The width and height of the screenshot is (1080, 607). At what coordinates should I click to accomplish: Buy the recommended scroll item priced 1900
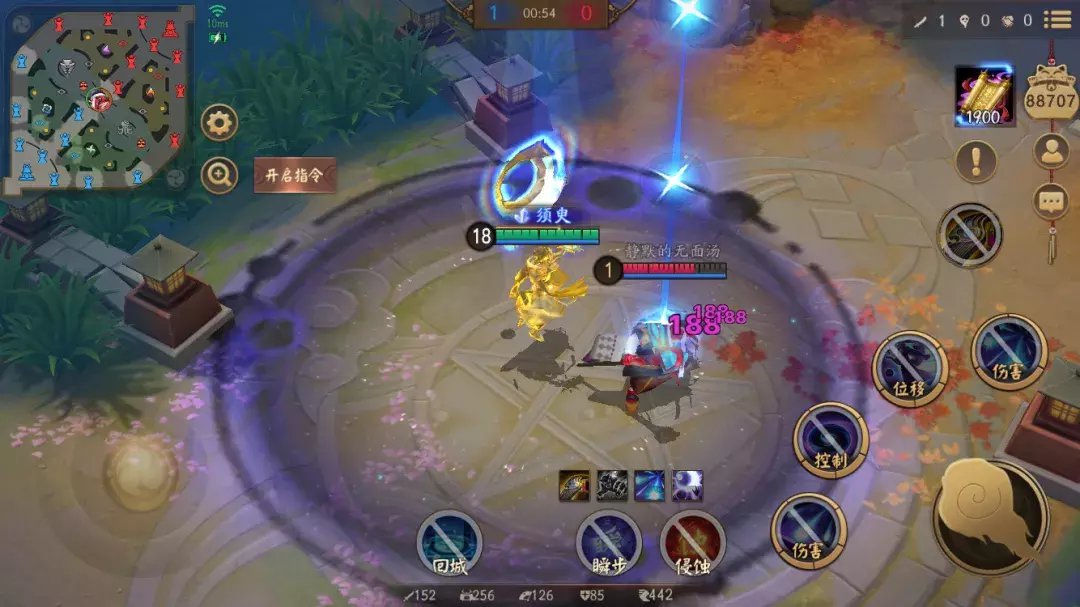click(984, 96)
